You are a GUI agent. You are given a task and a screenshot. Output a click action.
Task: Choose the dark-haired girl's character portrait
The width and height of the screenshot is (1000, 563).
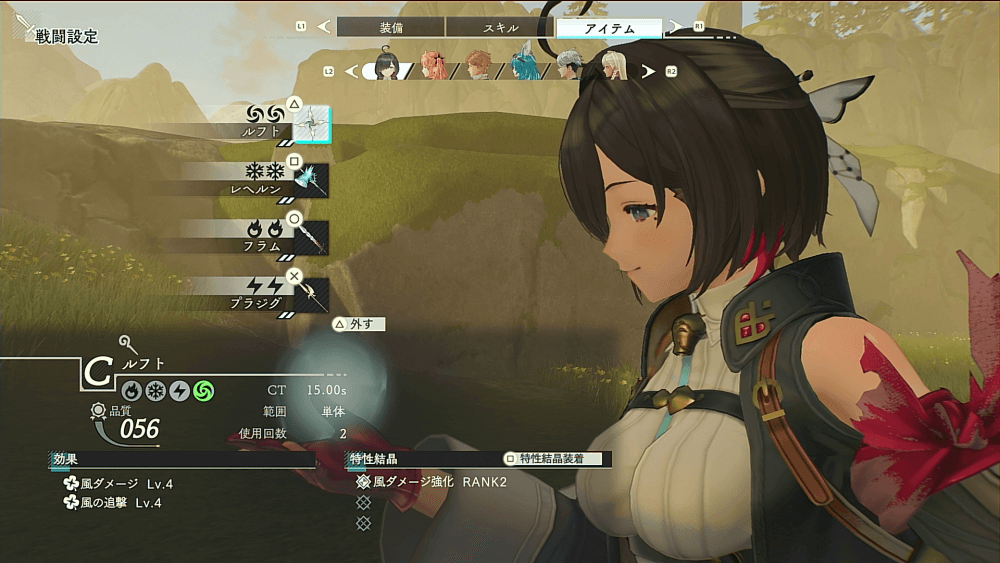pos(389,66)
